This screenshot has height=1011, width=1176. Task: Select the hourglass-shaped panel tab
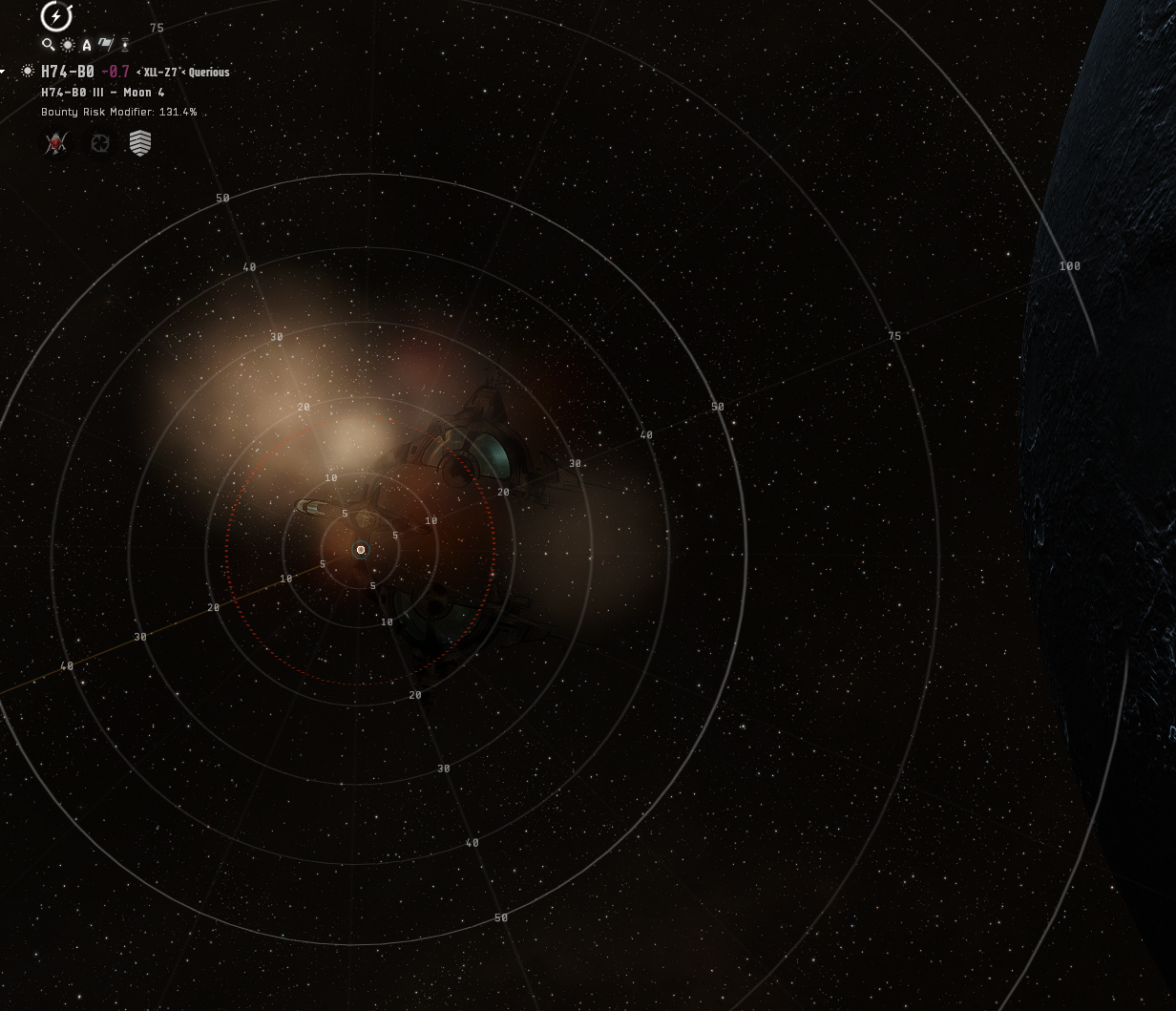pos(125,44)
